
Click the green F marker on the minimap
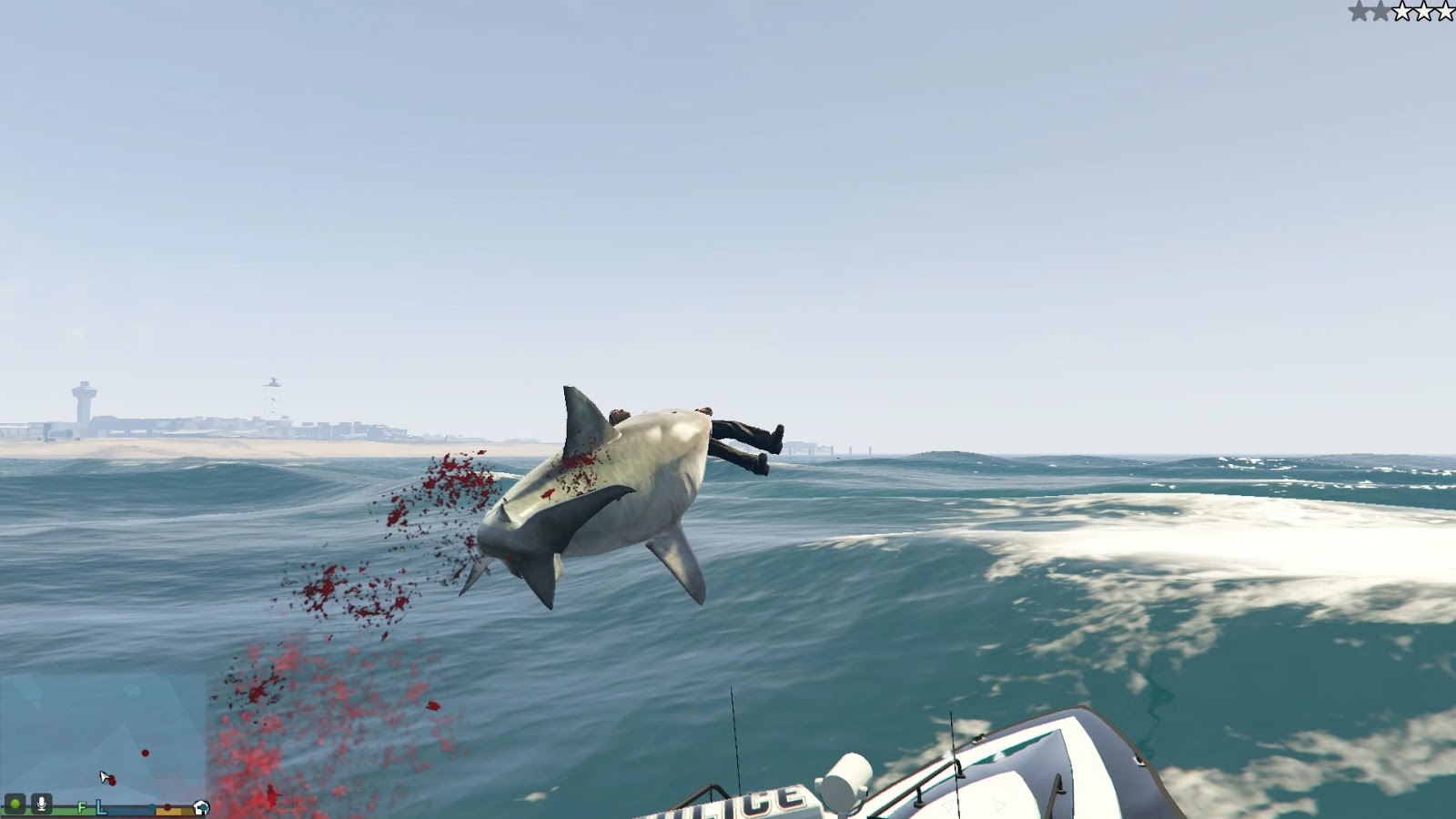(82, 808)
